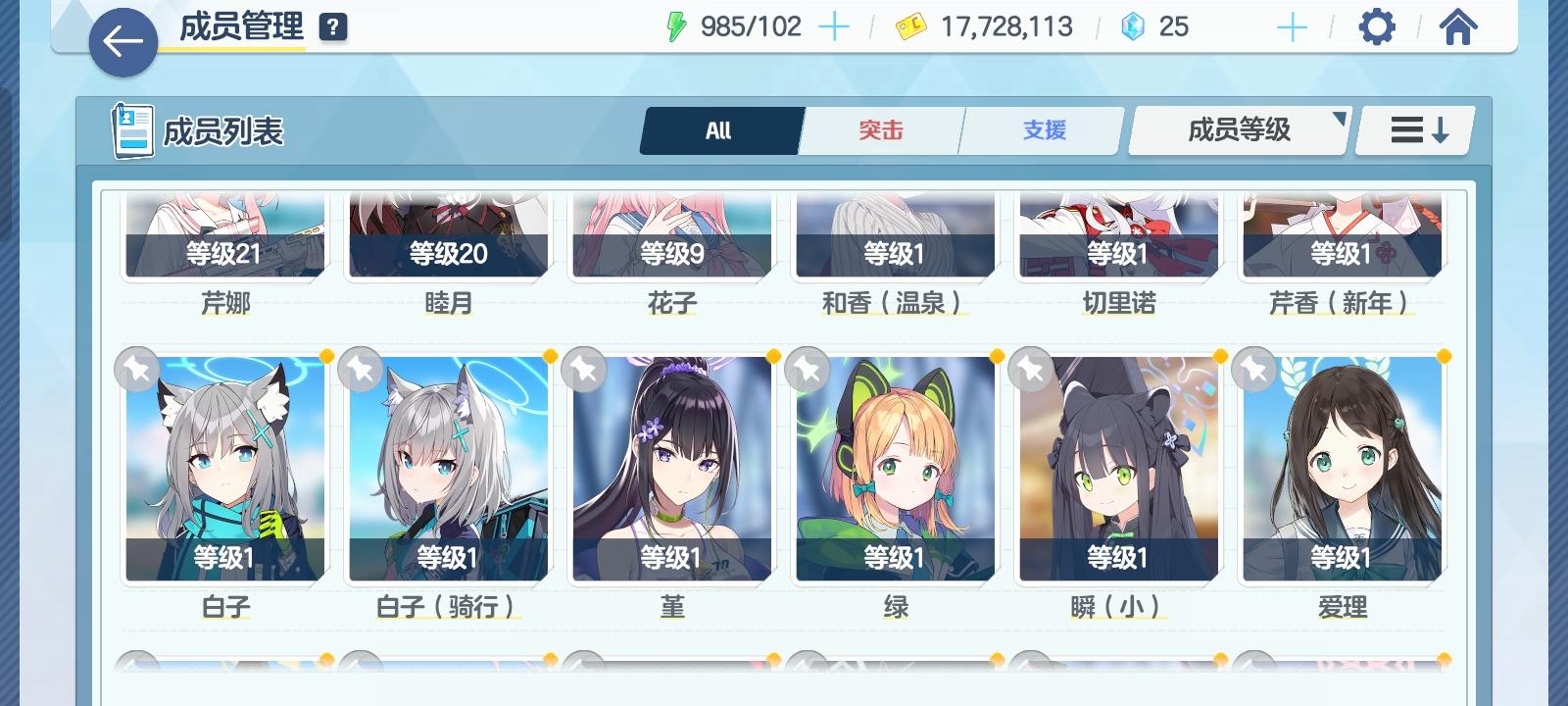Click the + to recharge energy
This screenshot has height=706, width=1568.
pyautogui.click(x=836, y=26)
